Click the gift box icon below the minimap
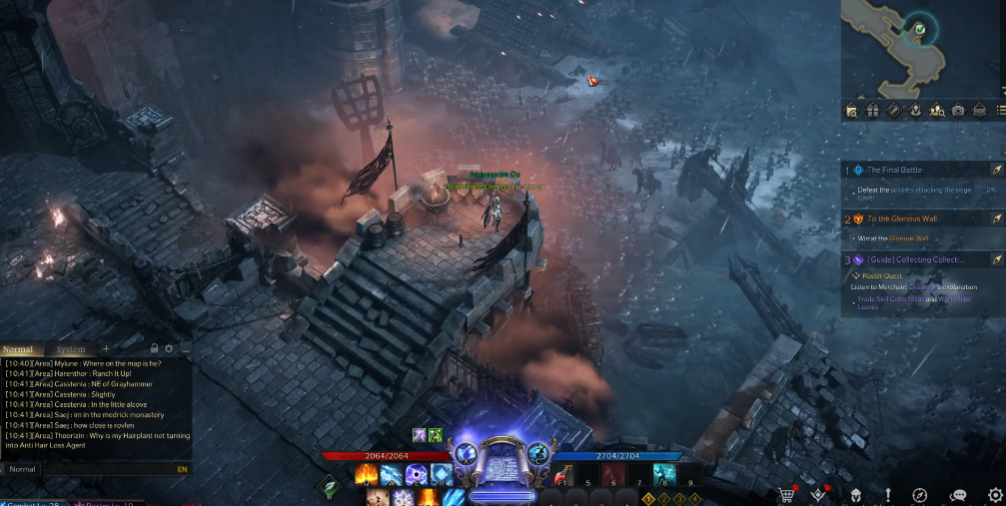The image size is (1006, 506). tap(872, 110)
